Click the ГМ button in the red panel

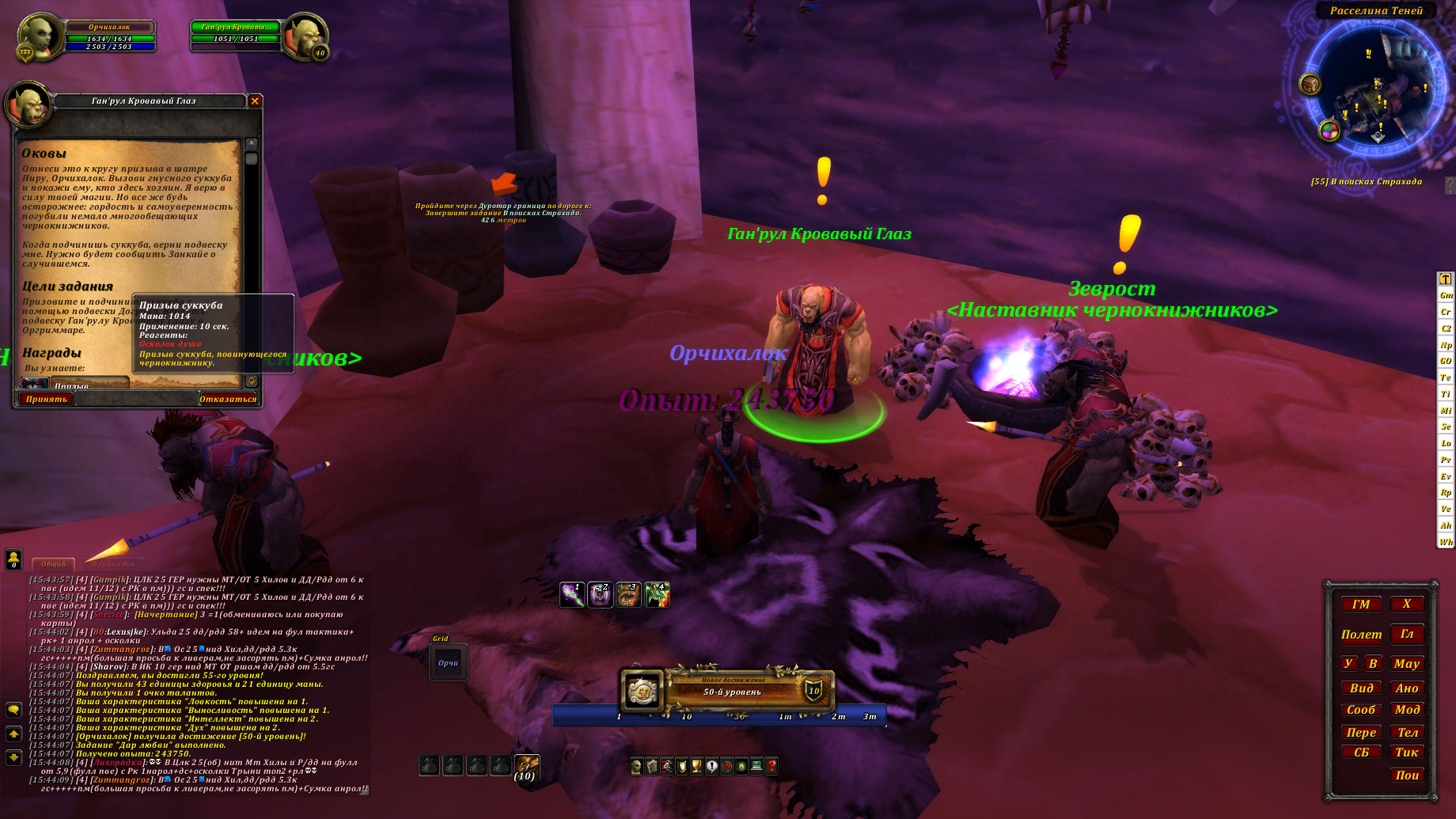pyautogui.click(x=1361, y=605)
